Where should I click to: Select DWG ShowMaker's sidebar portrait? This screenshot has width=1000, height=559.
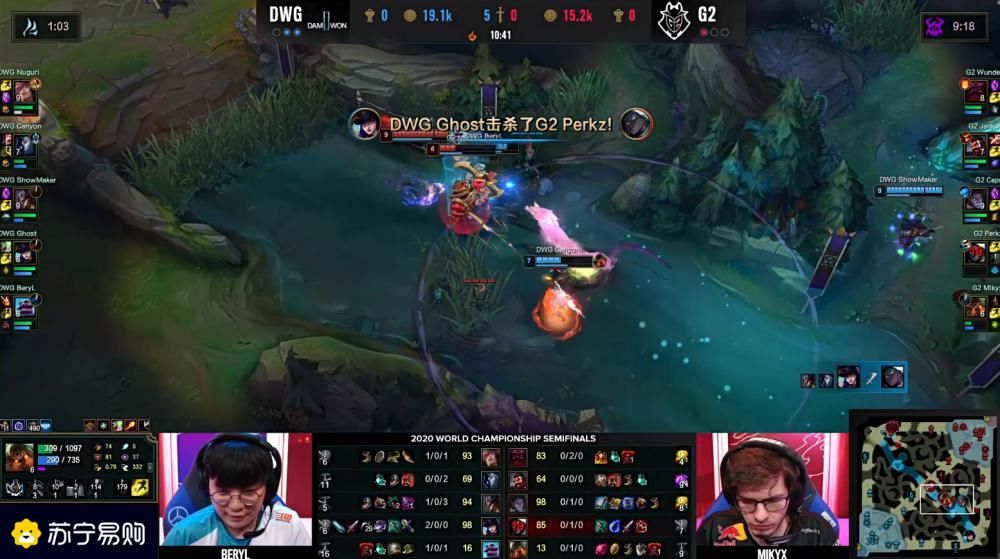(x=22, y=199)
